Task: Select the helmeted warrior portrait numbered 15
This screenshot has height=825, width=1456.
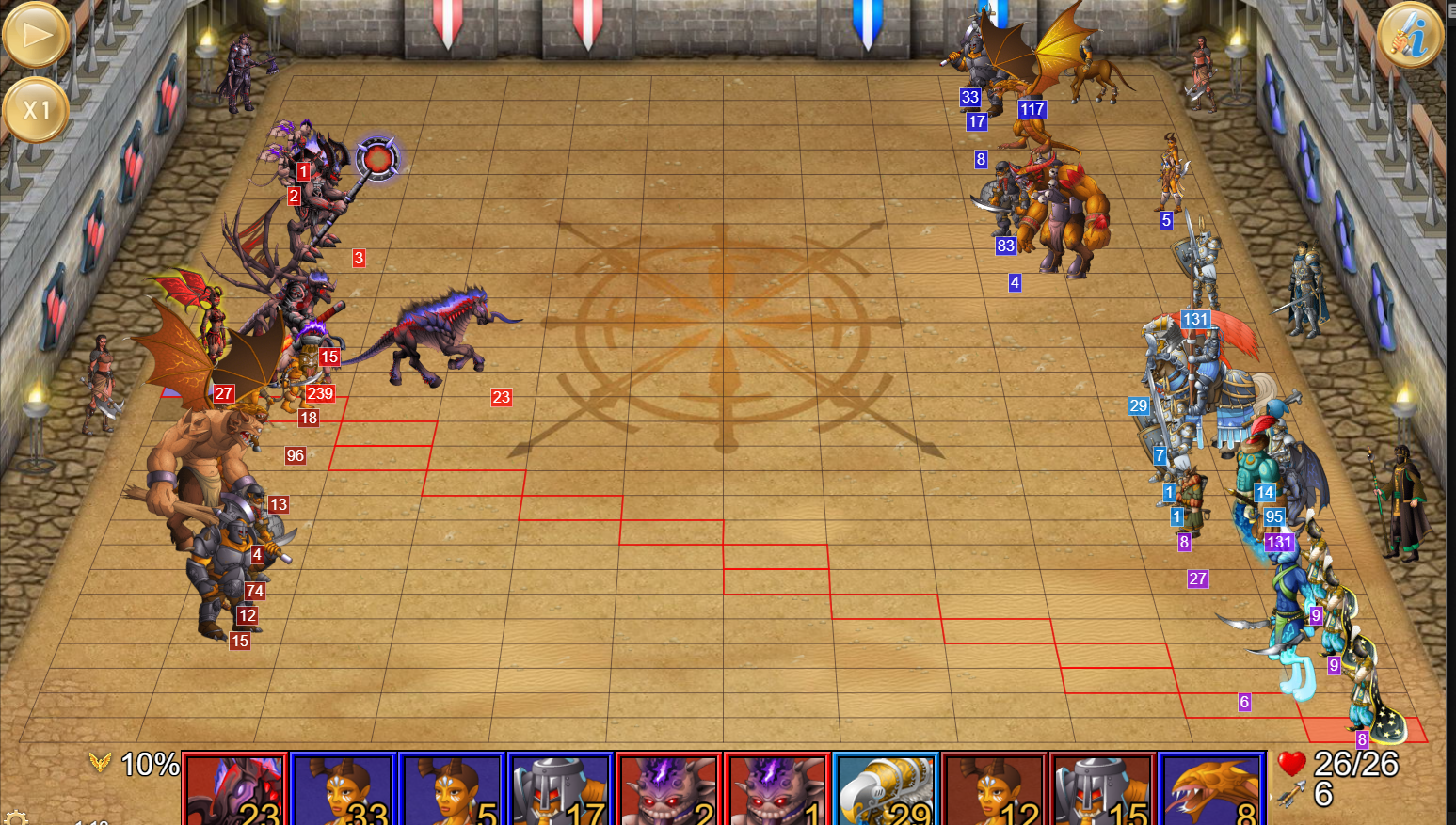Action: tap(1102, 790)
